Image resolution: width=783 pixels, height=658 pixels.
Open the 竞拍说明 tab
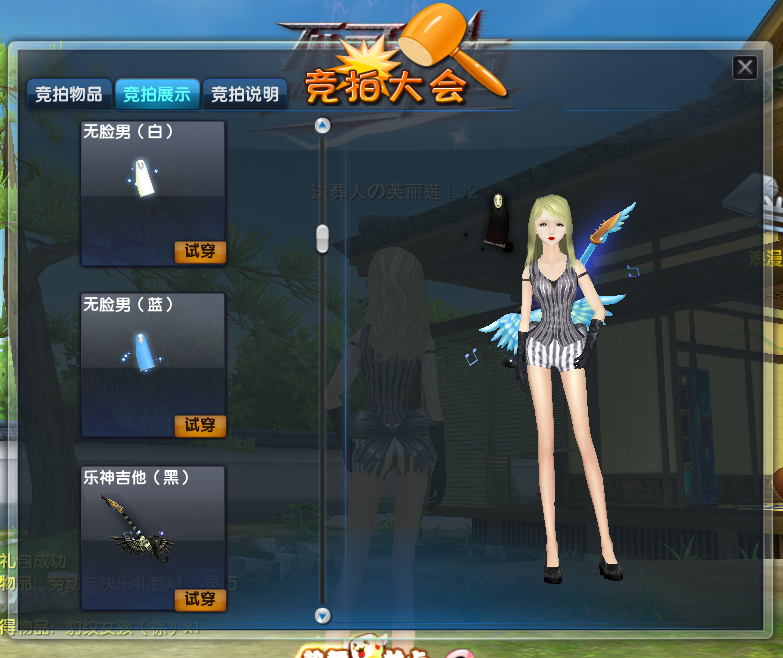(x=245, y=95)
